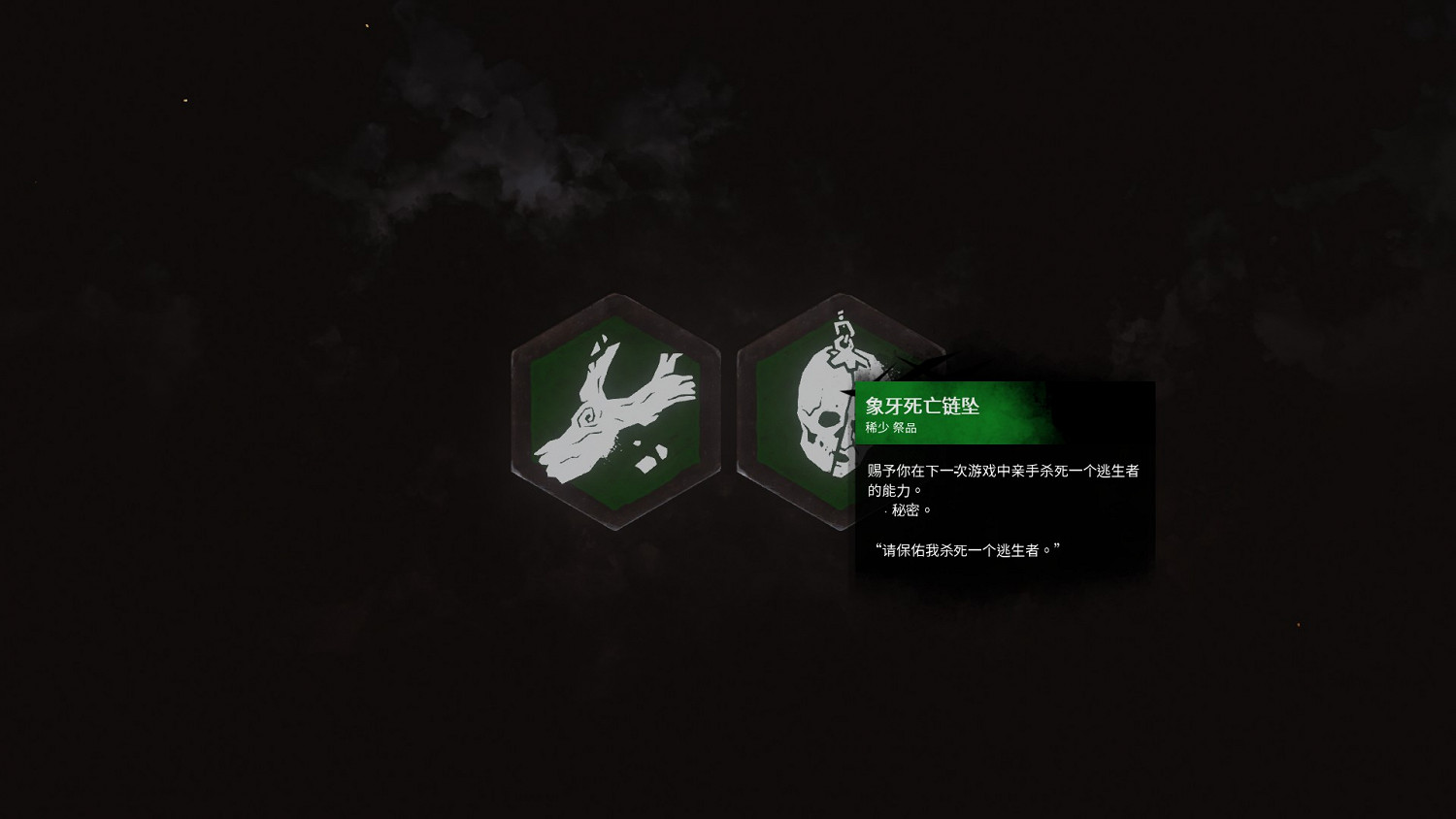Screen dimensions: 1456x819
Task: Click the hanging cord atop the skull pendant
Action: point(842,324)
